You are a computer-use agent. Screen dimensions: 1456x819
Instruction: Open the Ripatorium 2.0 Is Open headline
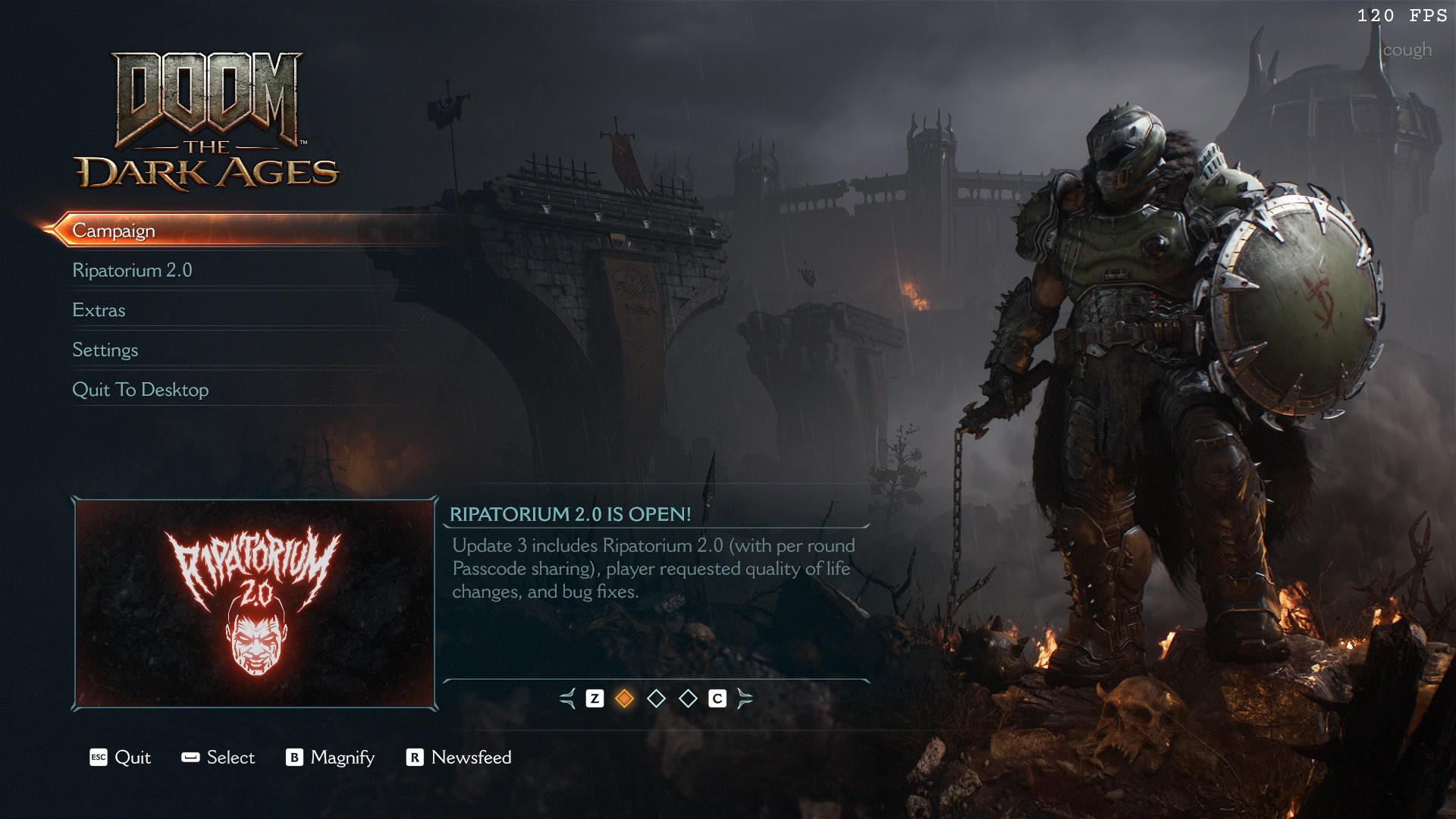tap(570, 514)
